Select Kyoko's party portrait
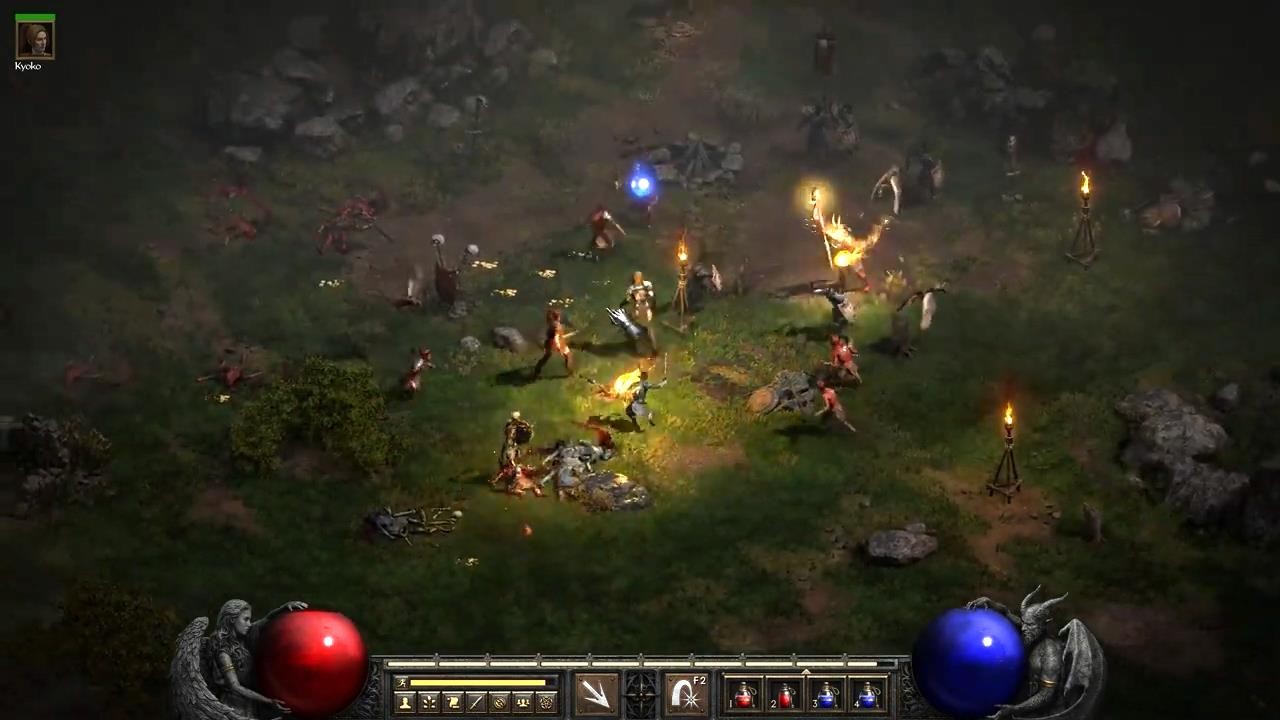Screen dimensions: 1280x720 tap(35, 39)
